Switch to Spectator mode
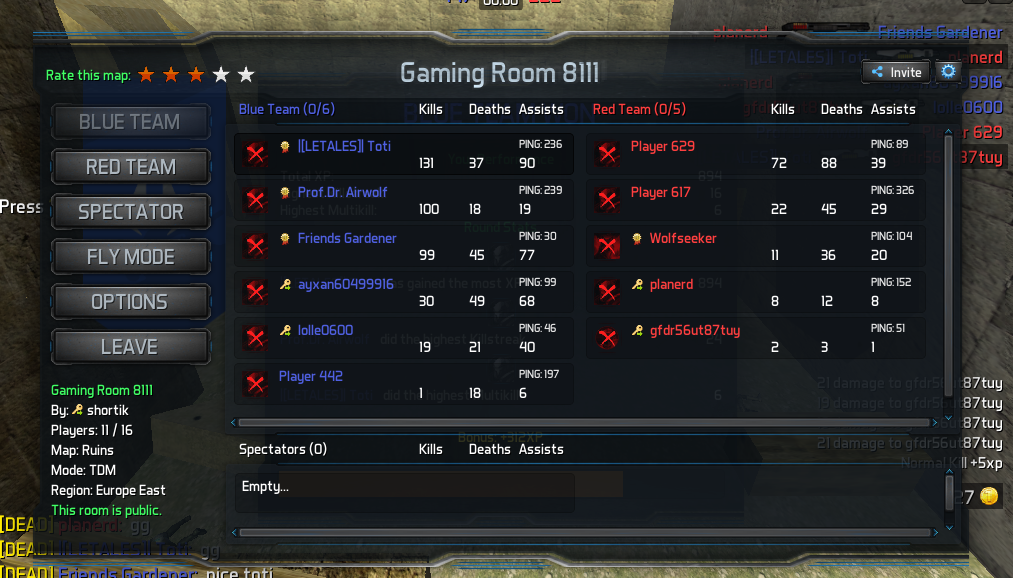This screenshot has height=578, width=1013. click(x=130, y=212)
